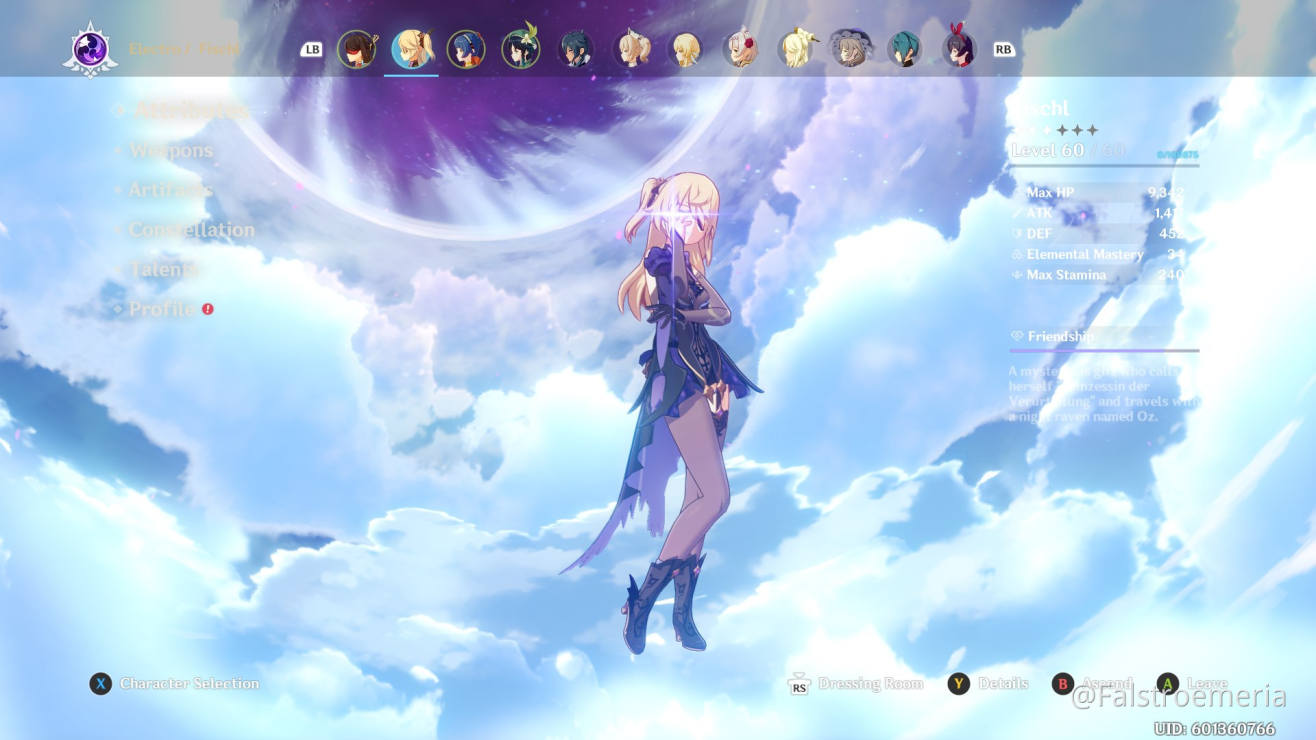Switch to the Artifacts tab

tap(172, 190)
